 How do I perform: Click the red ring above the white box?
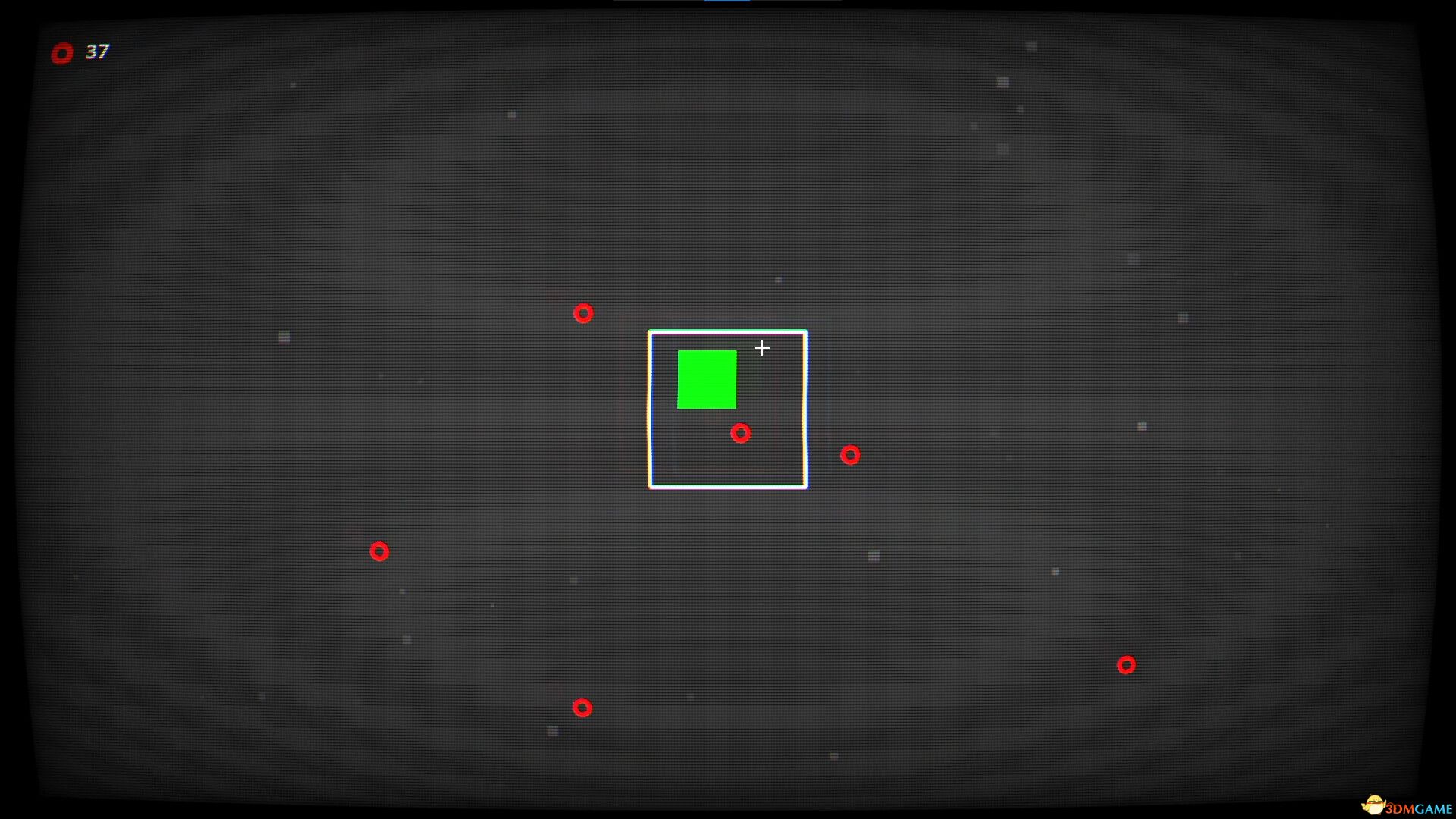pyautogui.click(x=582, y=312)
